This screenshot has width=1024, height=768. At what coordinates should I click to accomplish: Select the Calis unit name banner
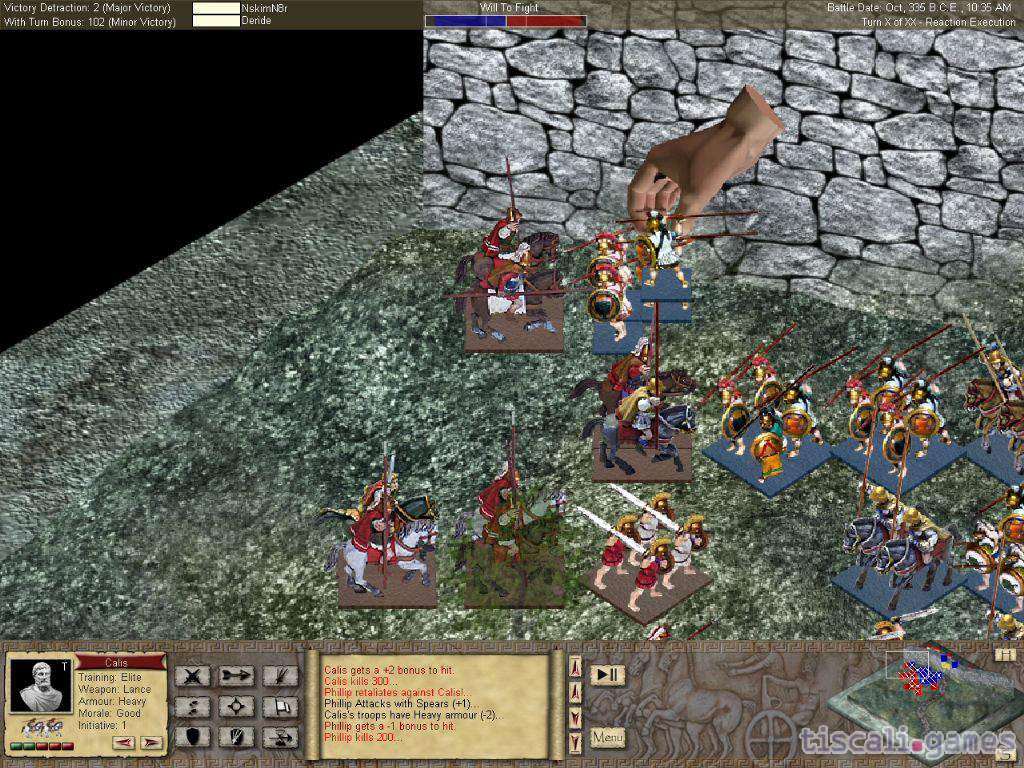tap(120, 661)
